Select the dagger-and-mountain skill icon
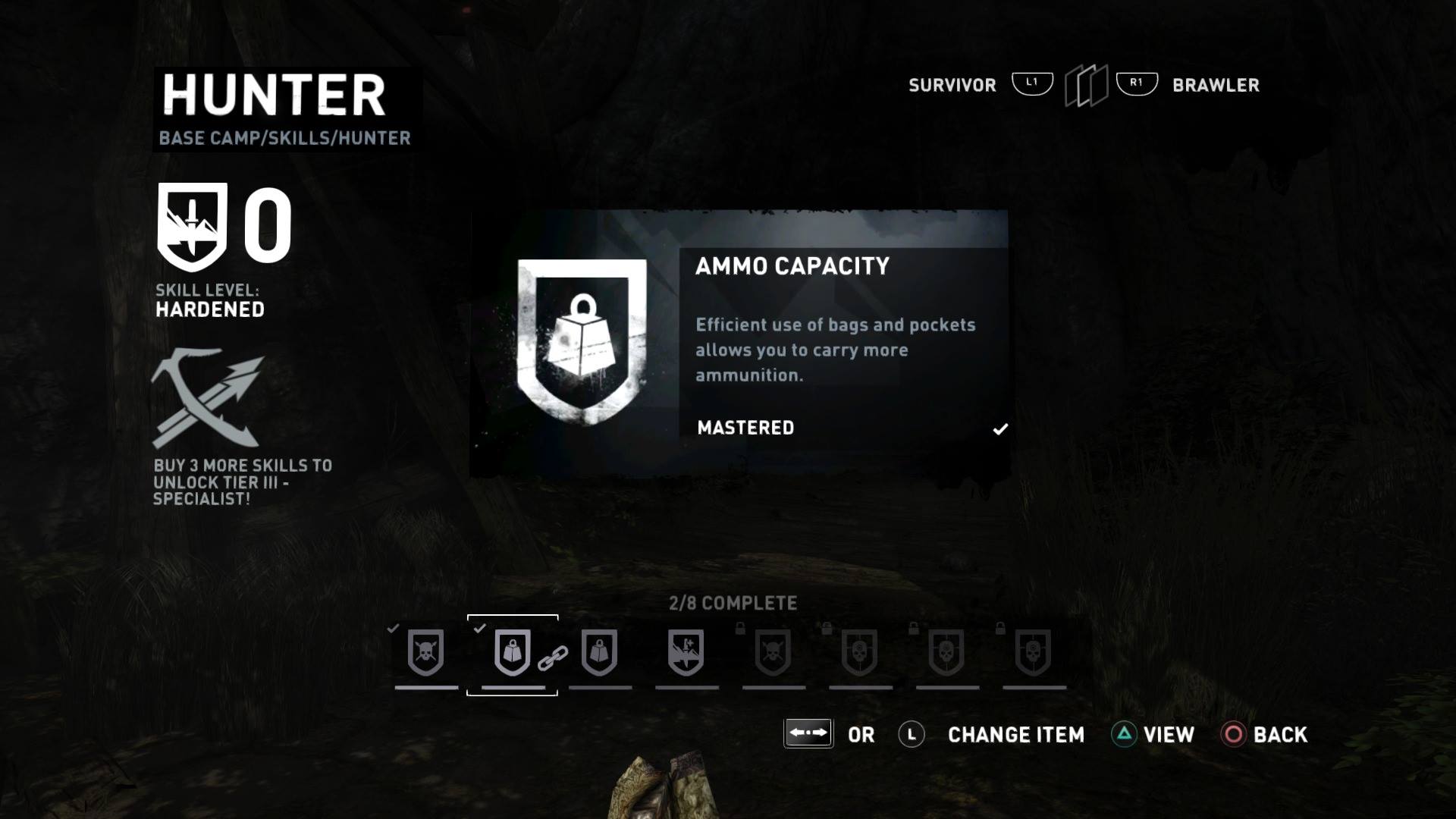Screen dimensions: 1456x819 tap(686, 652)
